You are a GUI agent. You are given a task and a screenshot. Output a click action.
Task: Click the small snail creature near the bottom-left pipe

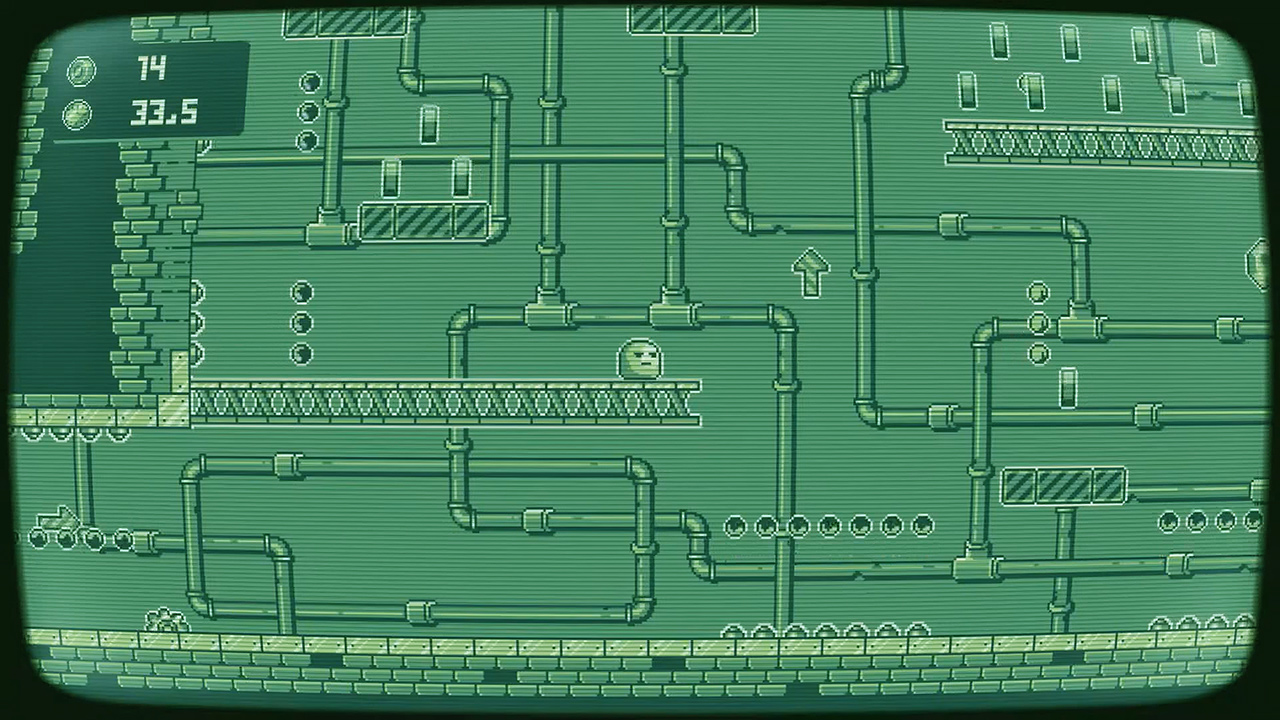pos(165,617)
